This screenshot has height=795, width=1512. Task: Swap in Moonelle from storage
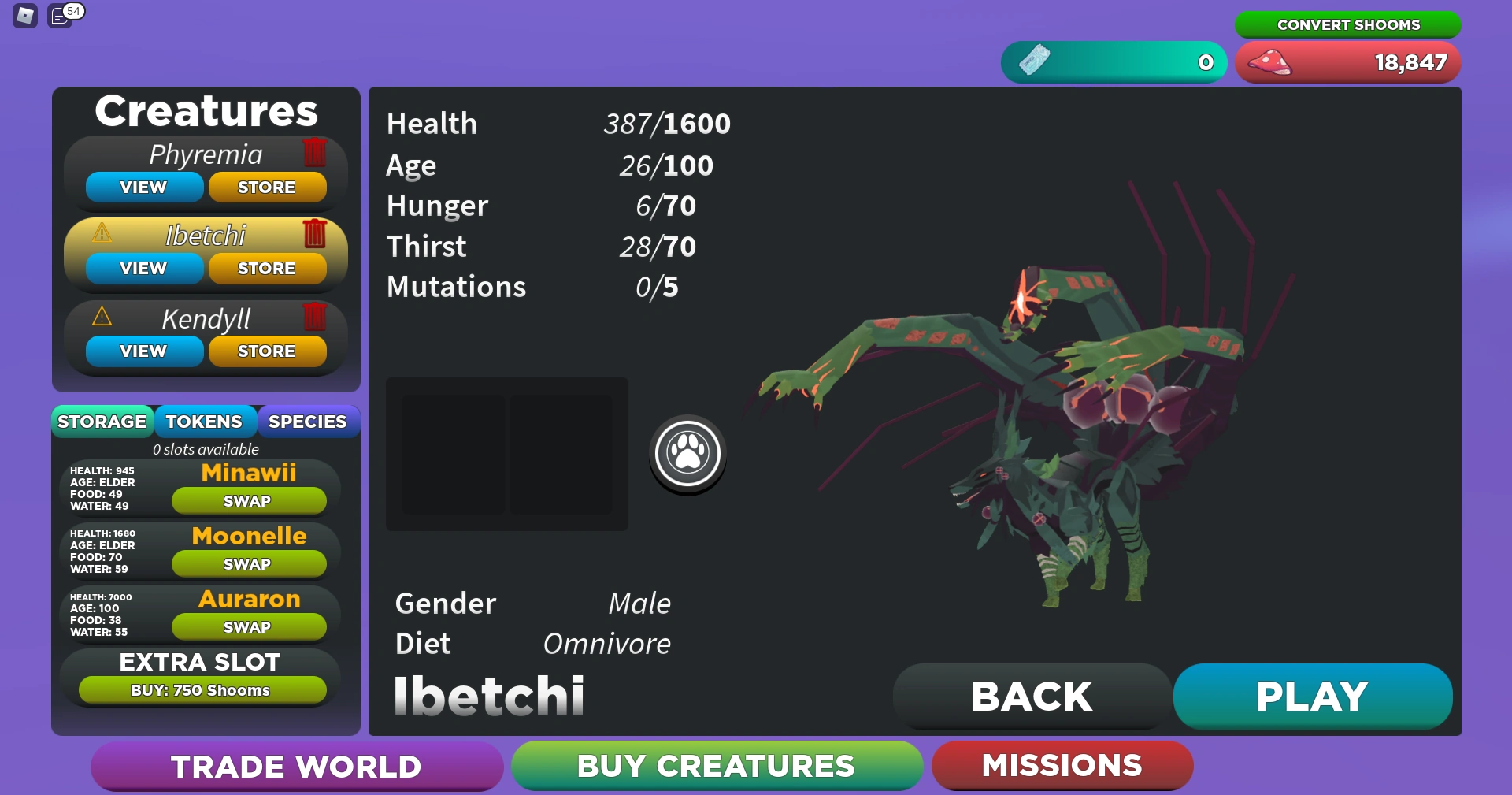(249, 563)
